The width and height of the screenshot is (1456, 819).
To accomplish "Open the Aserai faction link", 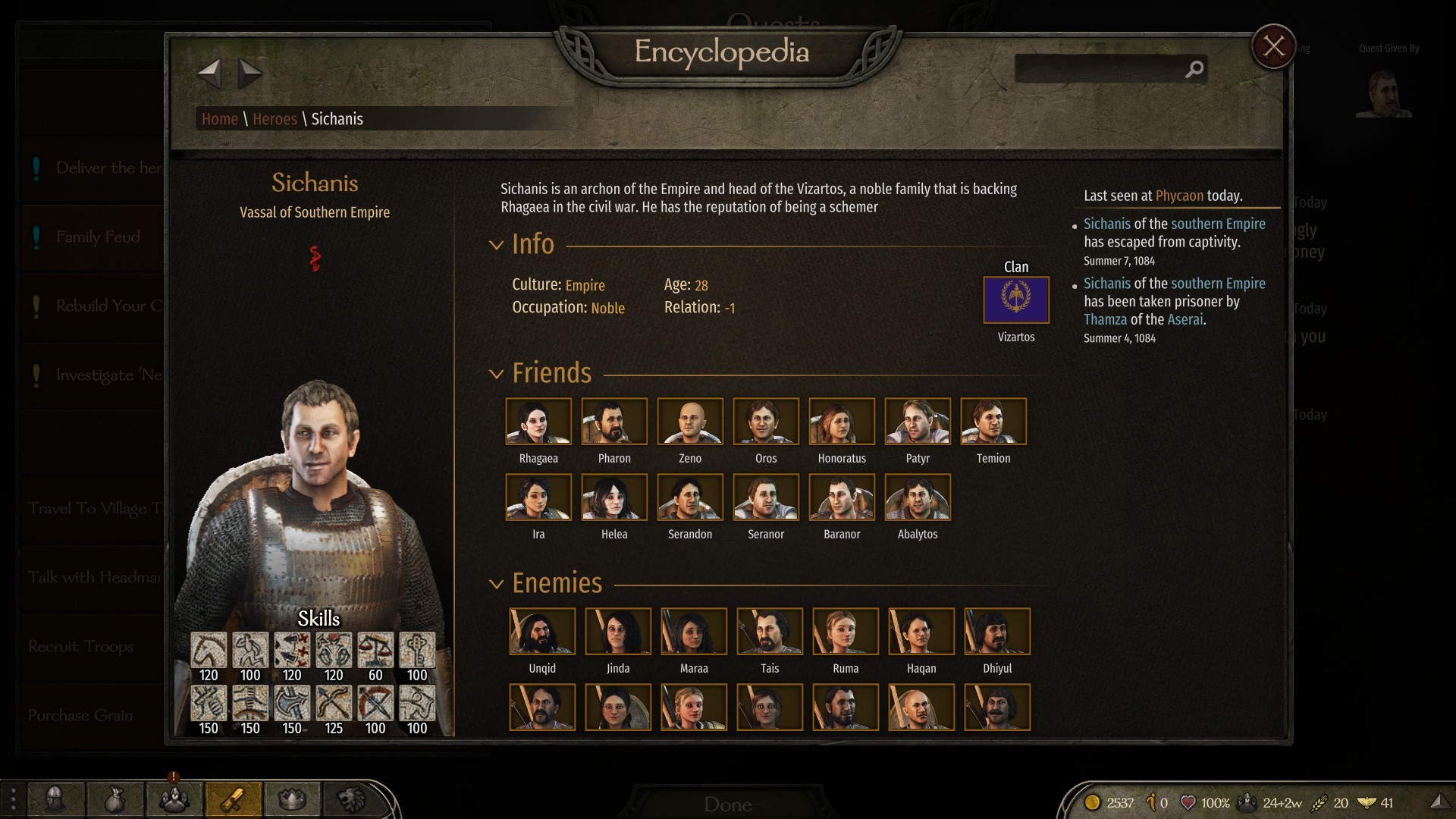I will pos(1185,319).
